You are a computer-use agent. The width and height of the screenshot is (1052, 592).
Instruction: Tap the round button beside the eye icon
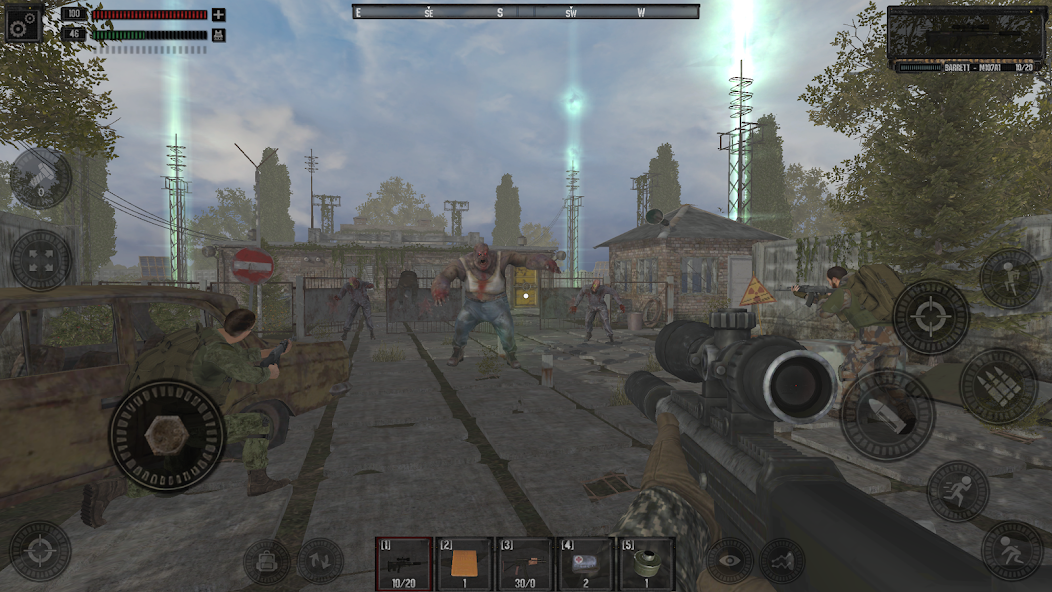pyautogui.click(x=782, y=561)
